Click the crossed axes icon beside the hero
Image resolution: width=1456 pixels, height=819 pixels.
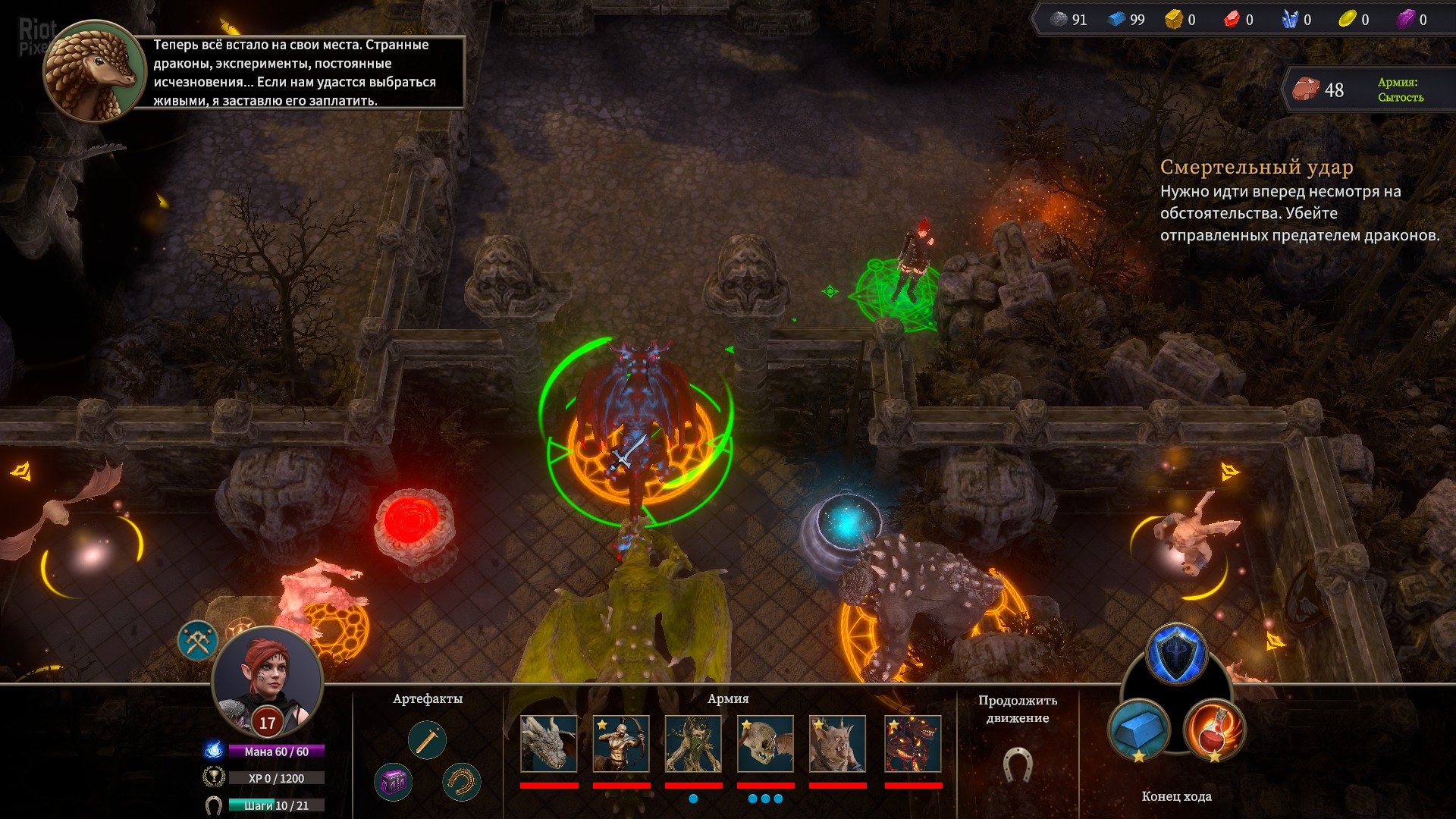[x=198, y=641]
